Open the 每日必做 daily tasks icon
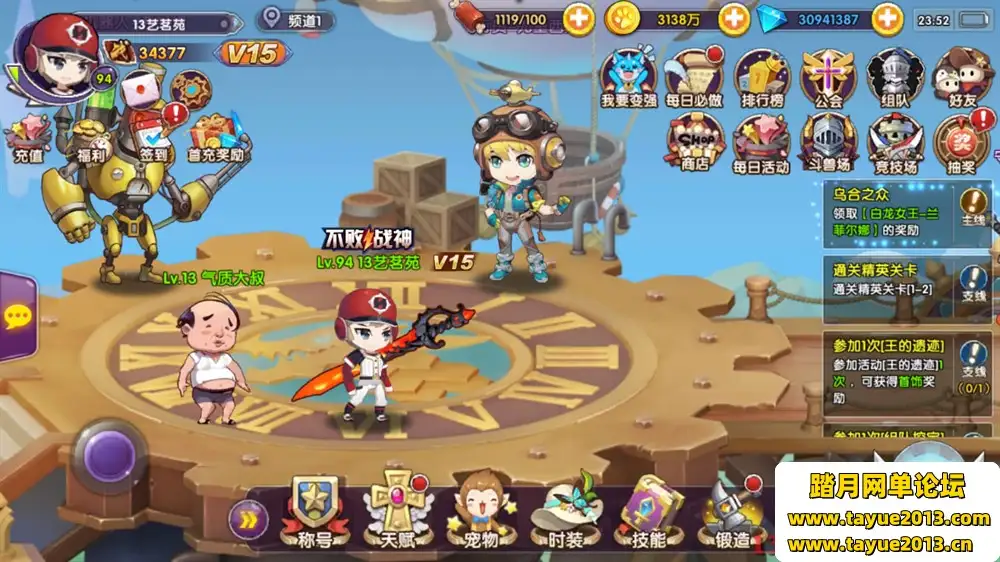This screenshot has width=1000, height=562. coord(694,74)
